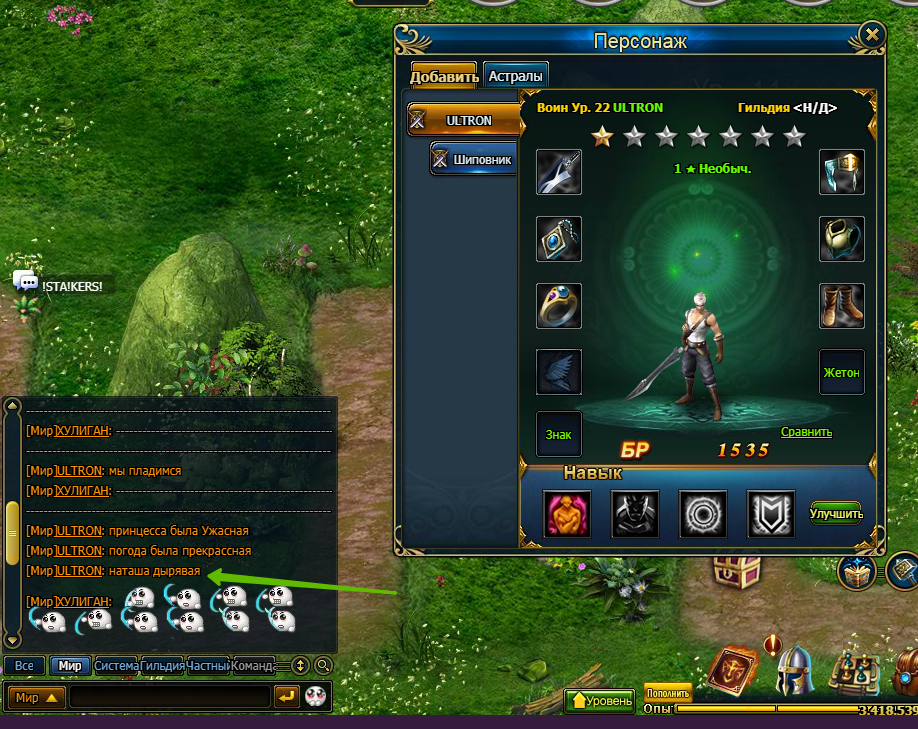Hit the Улучшить skill upgrade button
The image size is (918, 729).
click(835, 513)
